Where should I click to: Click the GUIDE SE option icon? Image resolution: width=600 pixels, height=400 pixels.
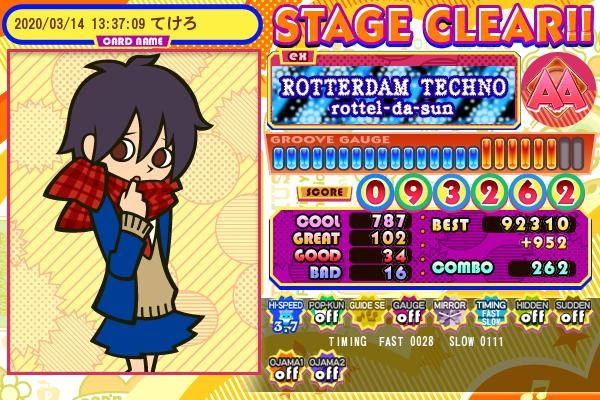pyautogui.click(x=366, y=314)
